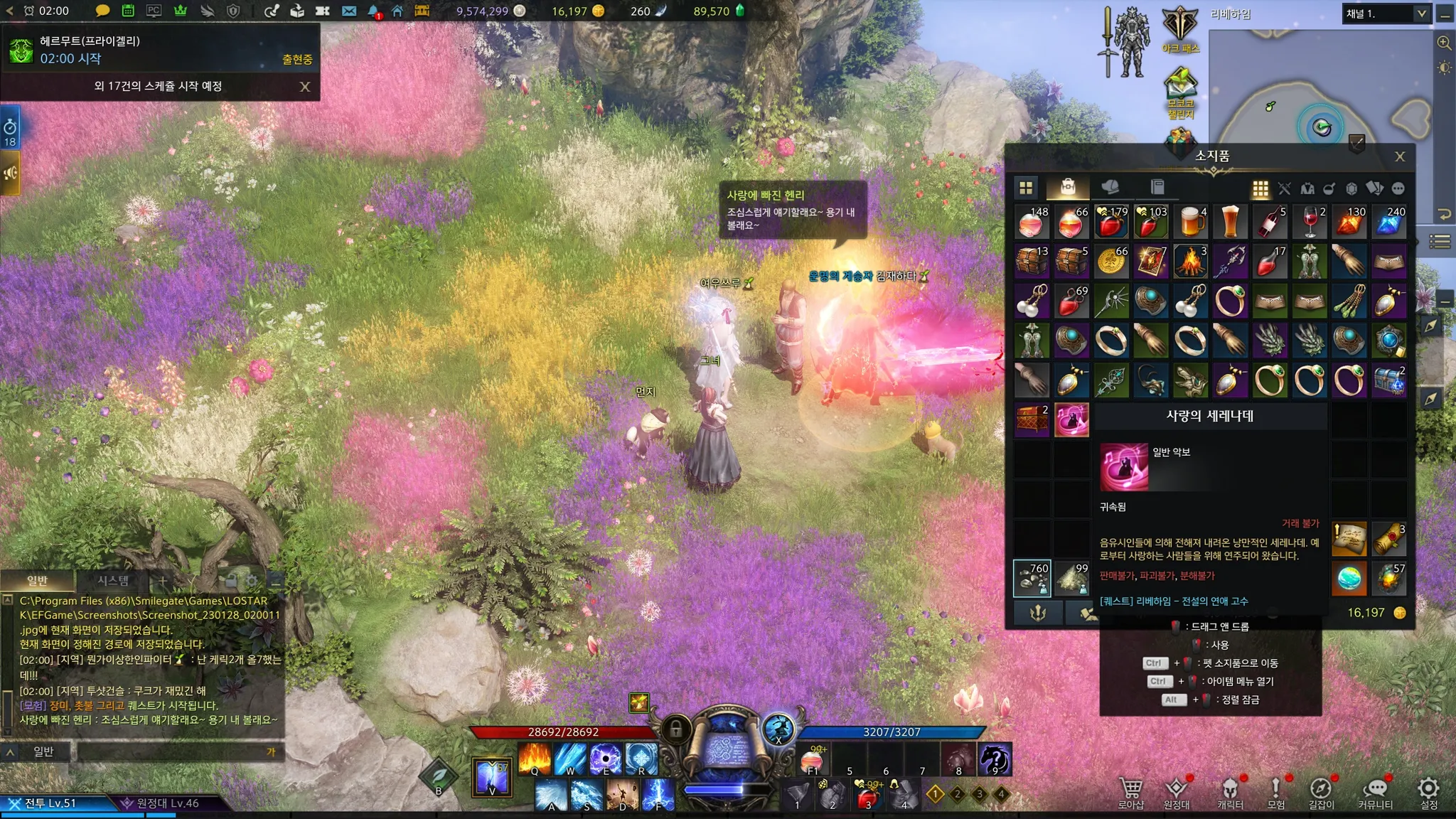
Task: Select the gold coin item stack of 66
Action: tap(1111, 262)
